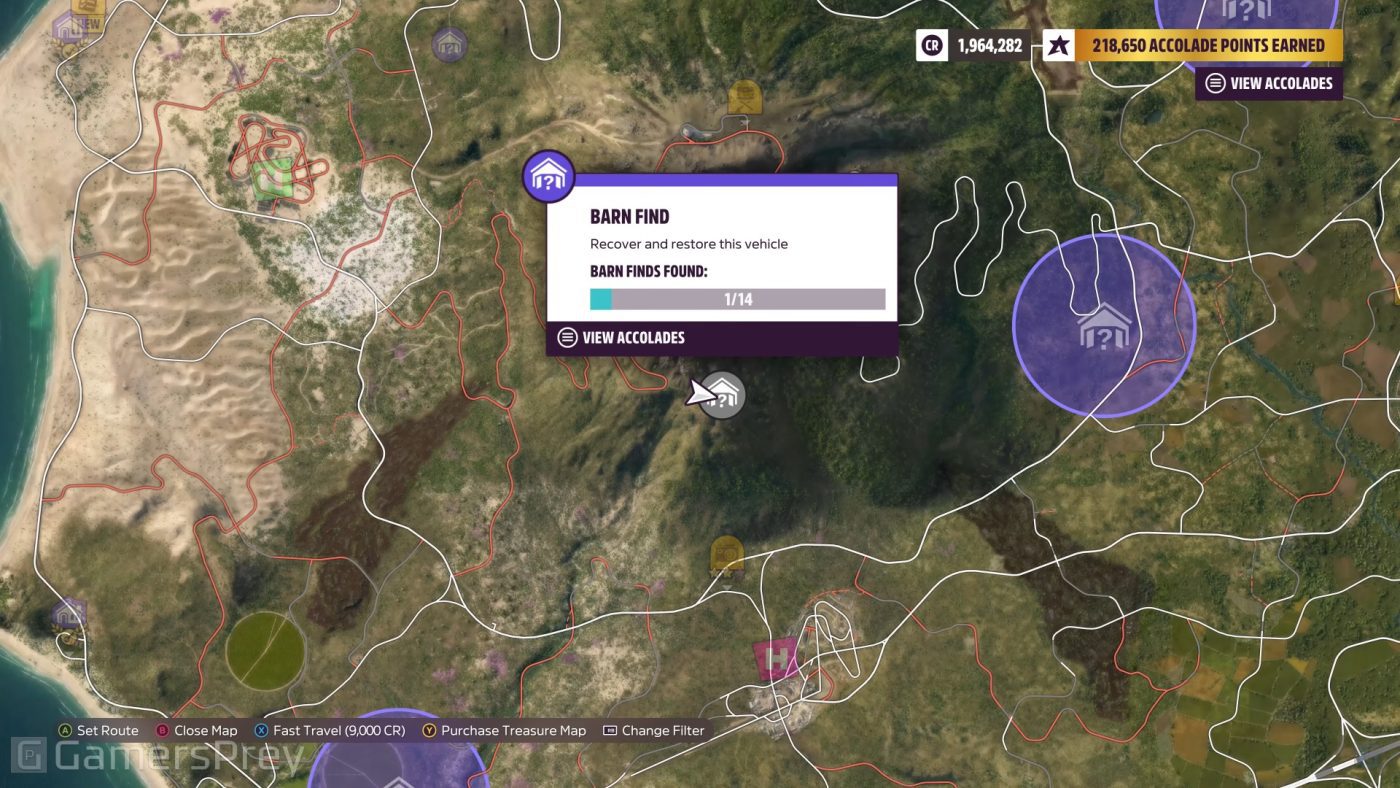Click the yellow sign icon near the top of the map

click(746, 98)
